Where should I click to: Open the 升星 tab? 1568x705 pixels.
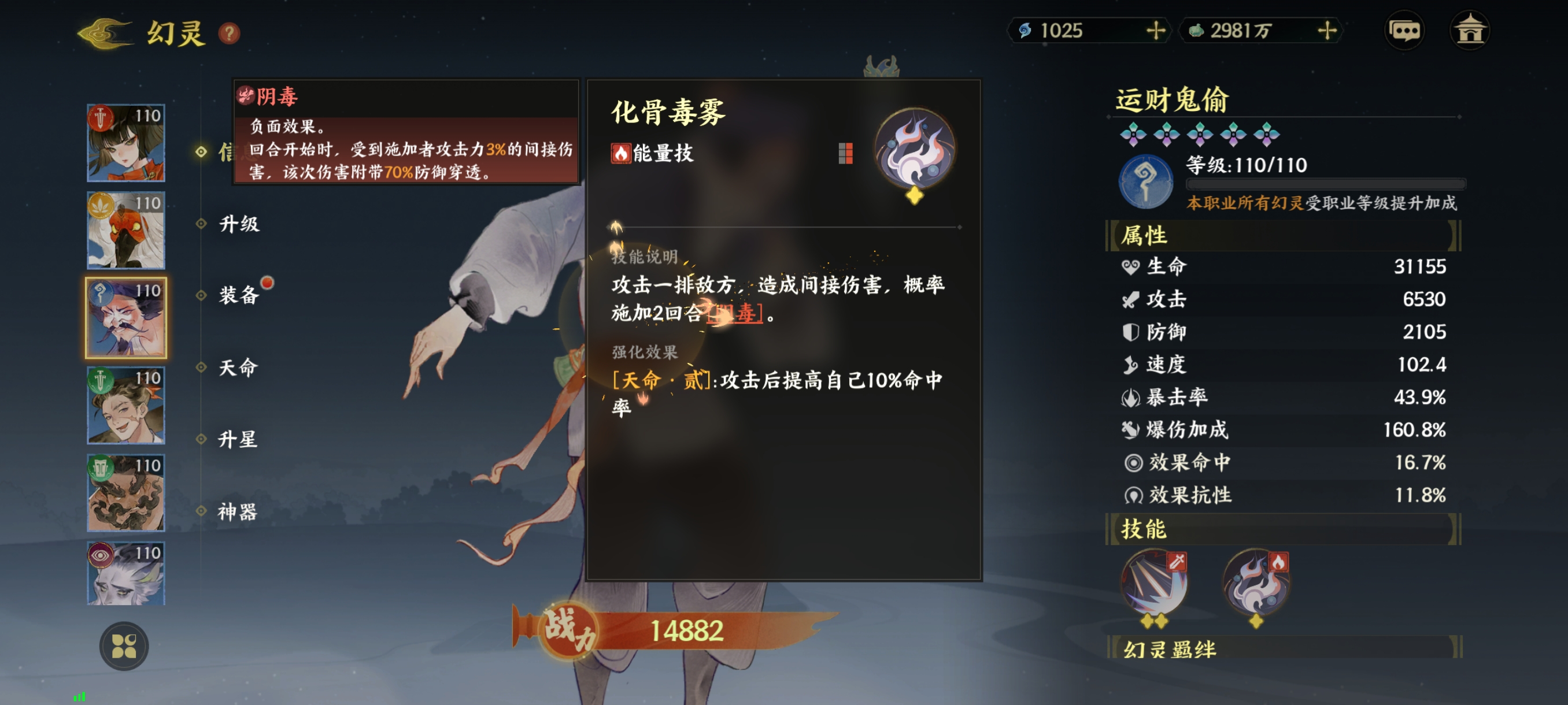coord(239,439)
